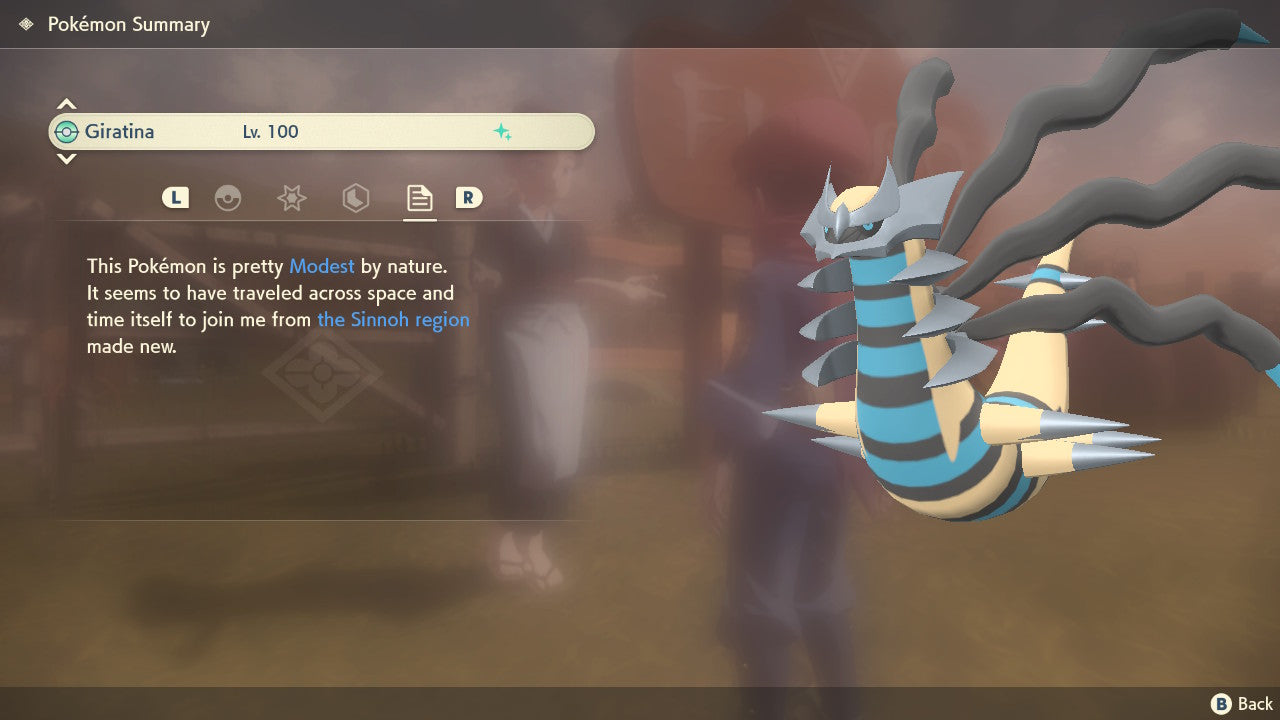This screenshot has width=1280, height=720.
Task: Select the Giratina name text
Action: [x=120, y=131]
